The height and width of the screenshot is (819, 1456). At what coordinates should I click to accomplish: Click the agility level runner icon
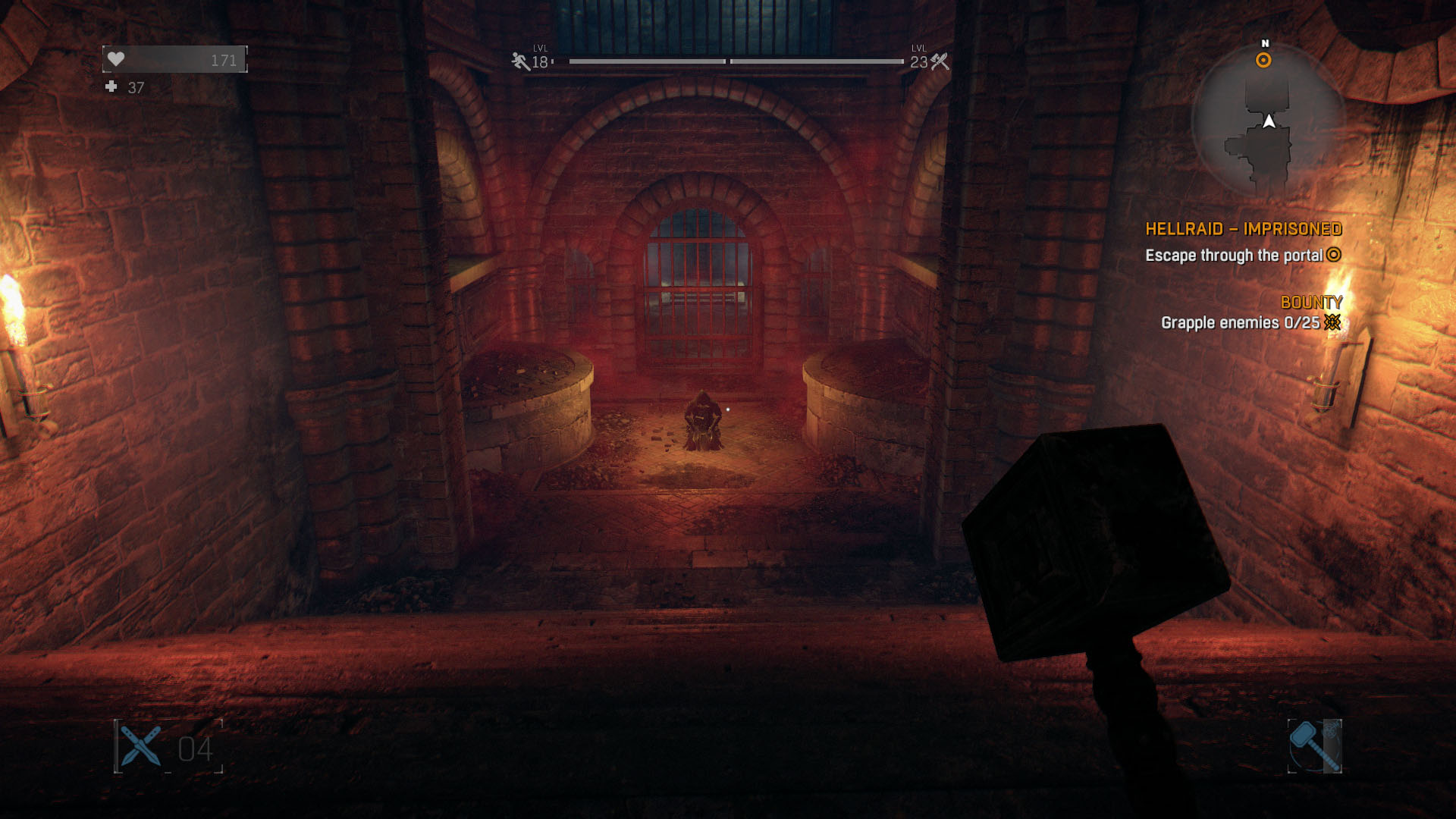(520, 61)
